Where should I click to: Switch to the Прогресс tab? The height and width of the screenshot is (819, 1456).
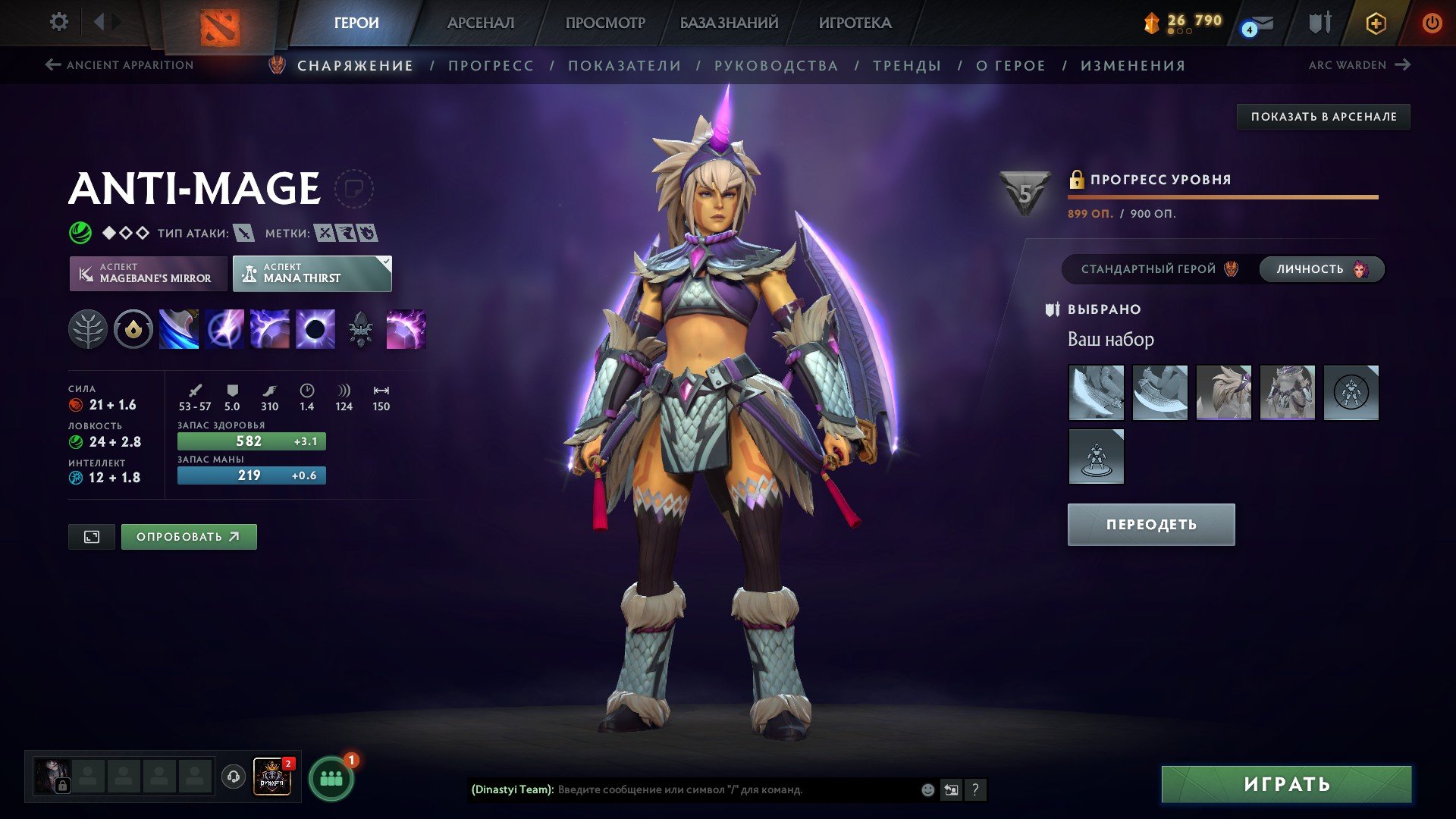pyautogui.click(x=490, y=65)
